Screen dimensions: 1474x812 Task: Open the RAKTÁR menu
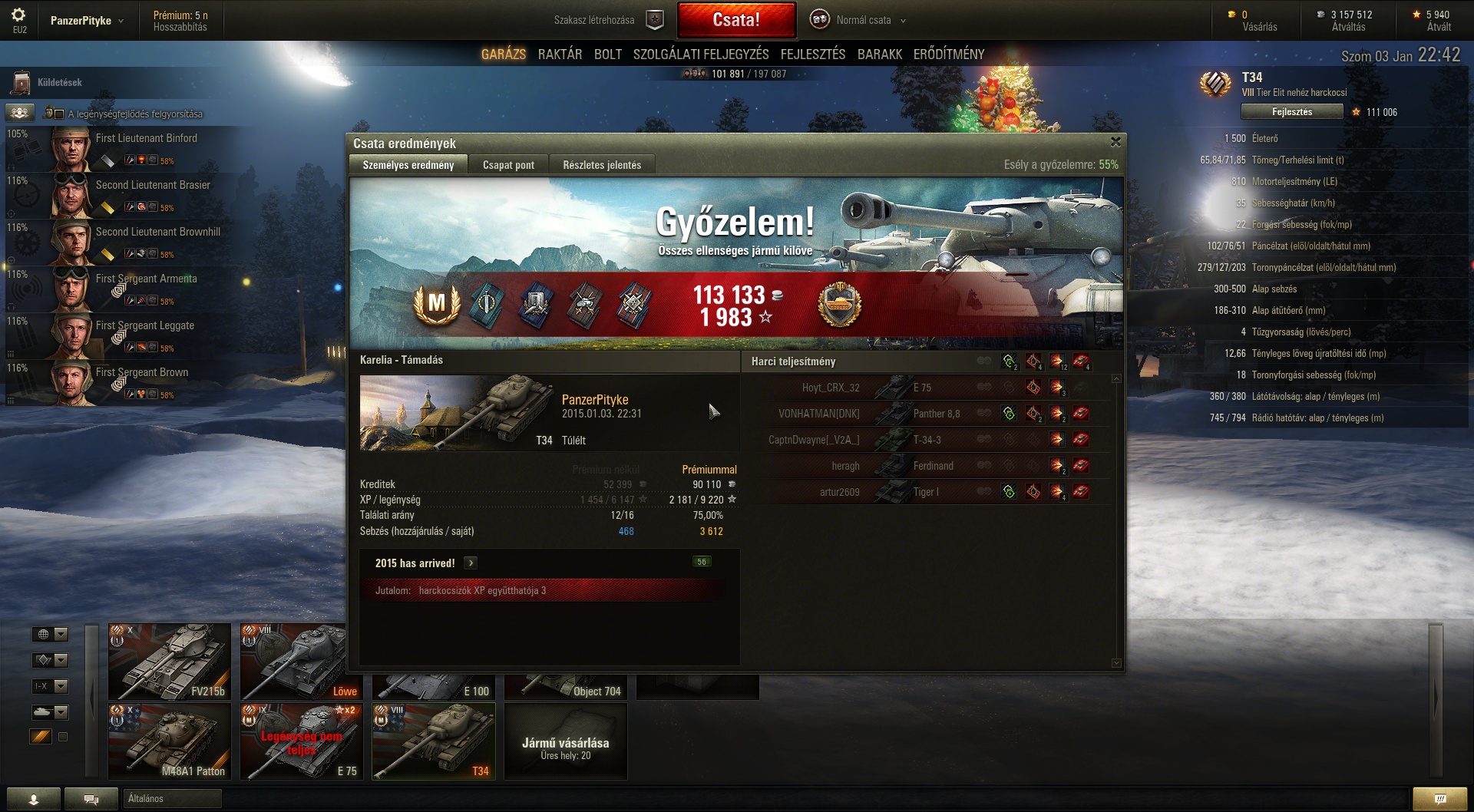click(560, 54)
